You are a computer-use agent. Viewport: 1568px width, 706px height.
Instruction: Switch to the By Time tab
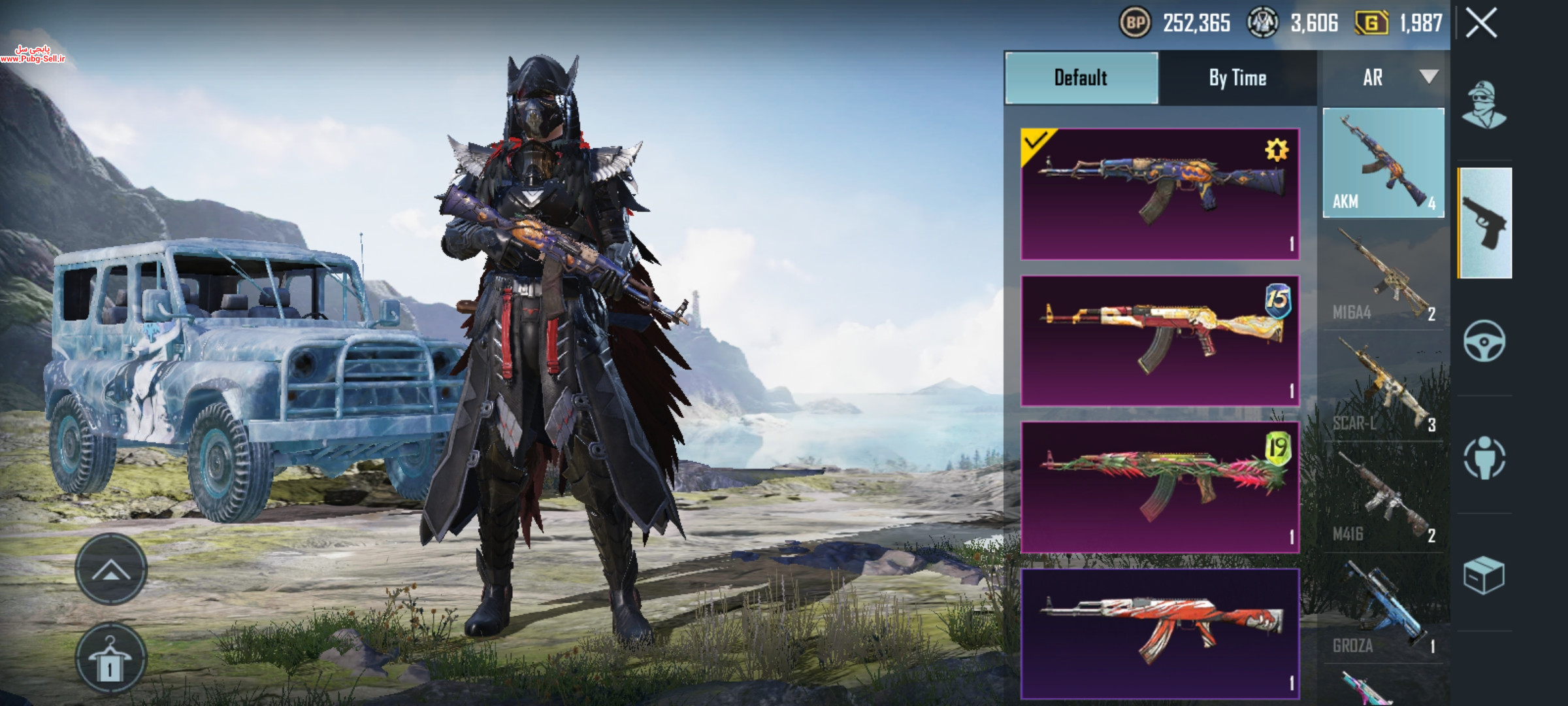pos(1237,78)
